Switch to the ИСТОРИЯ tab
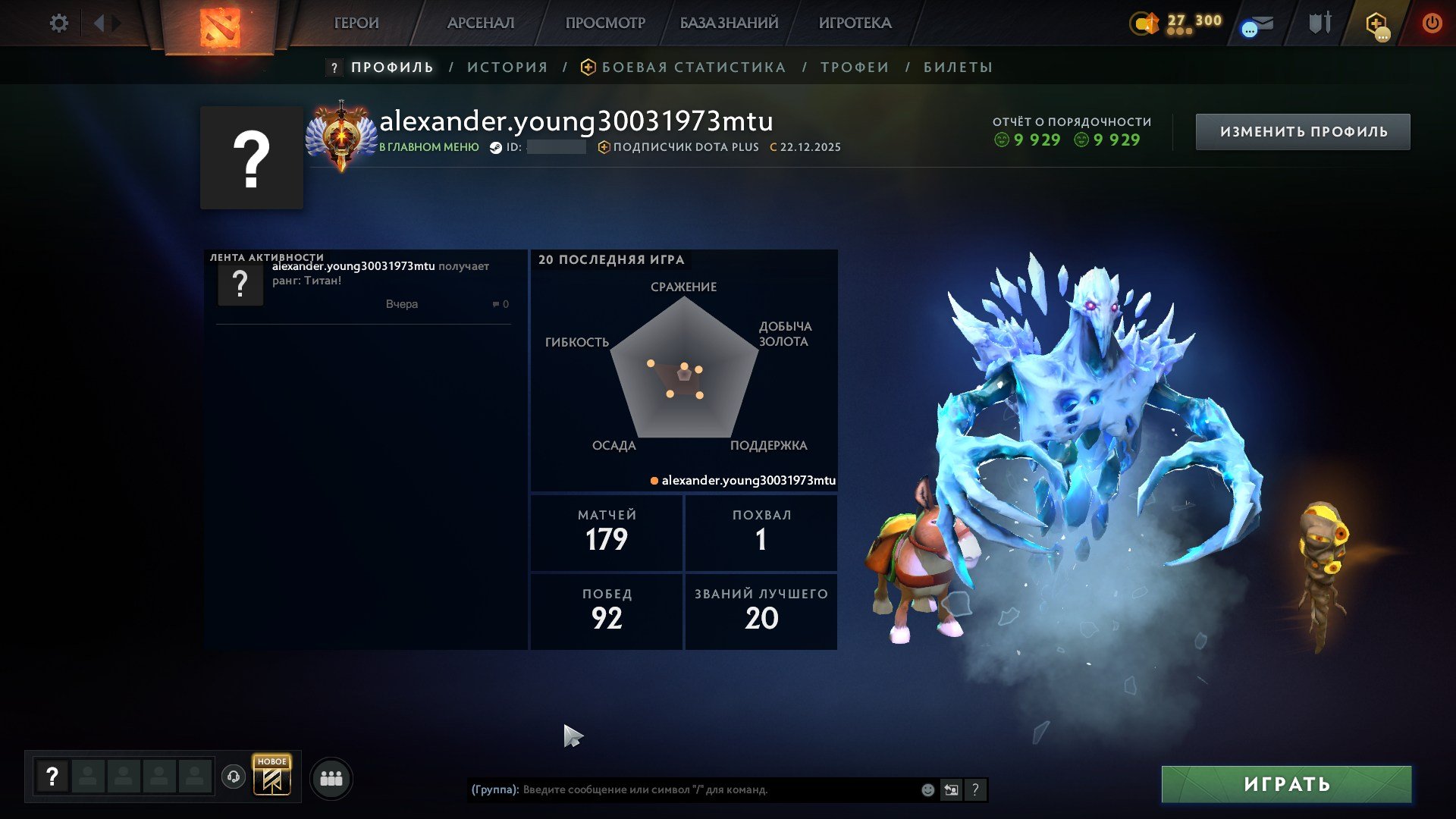This screenshot has width=1456, height=819. (506, 67)
